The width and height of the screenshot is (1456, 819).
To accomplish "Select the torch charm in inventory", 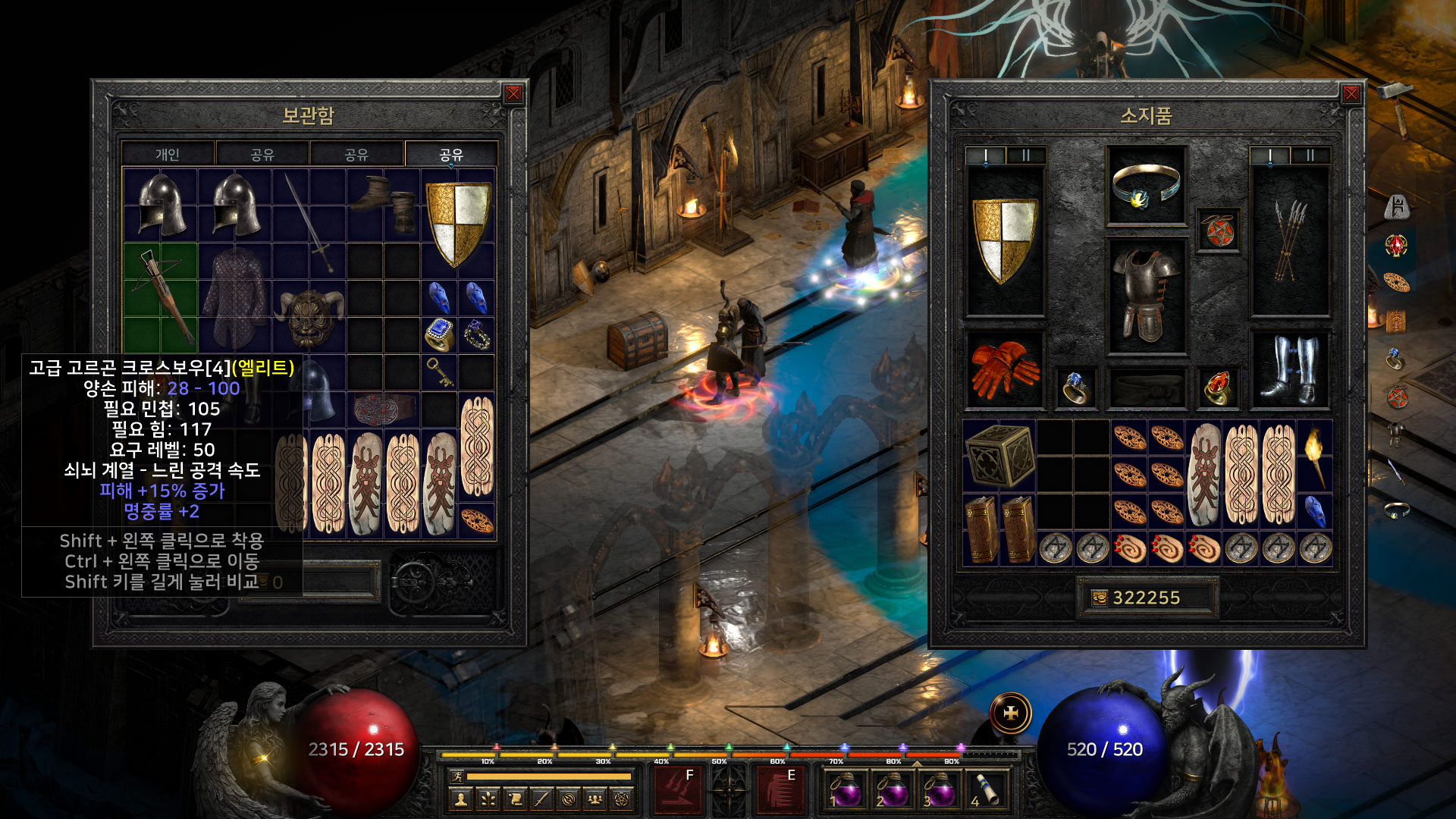I will pos(1315,455).
